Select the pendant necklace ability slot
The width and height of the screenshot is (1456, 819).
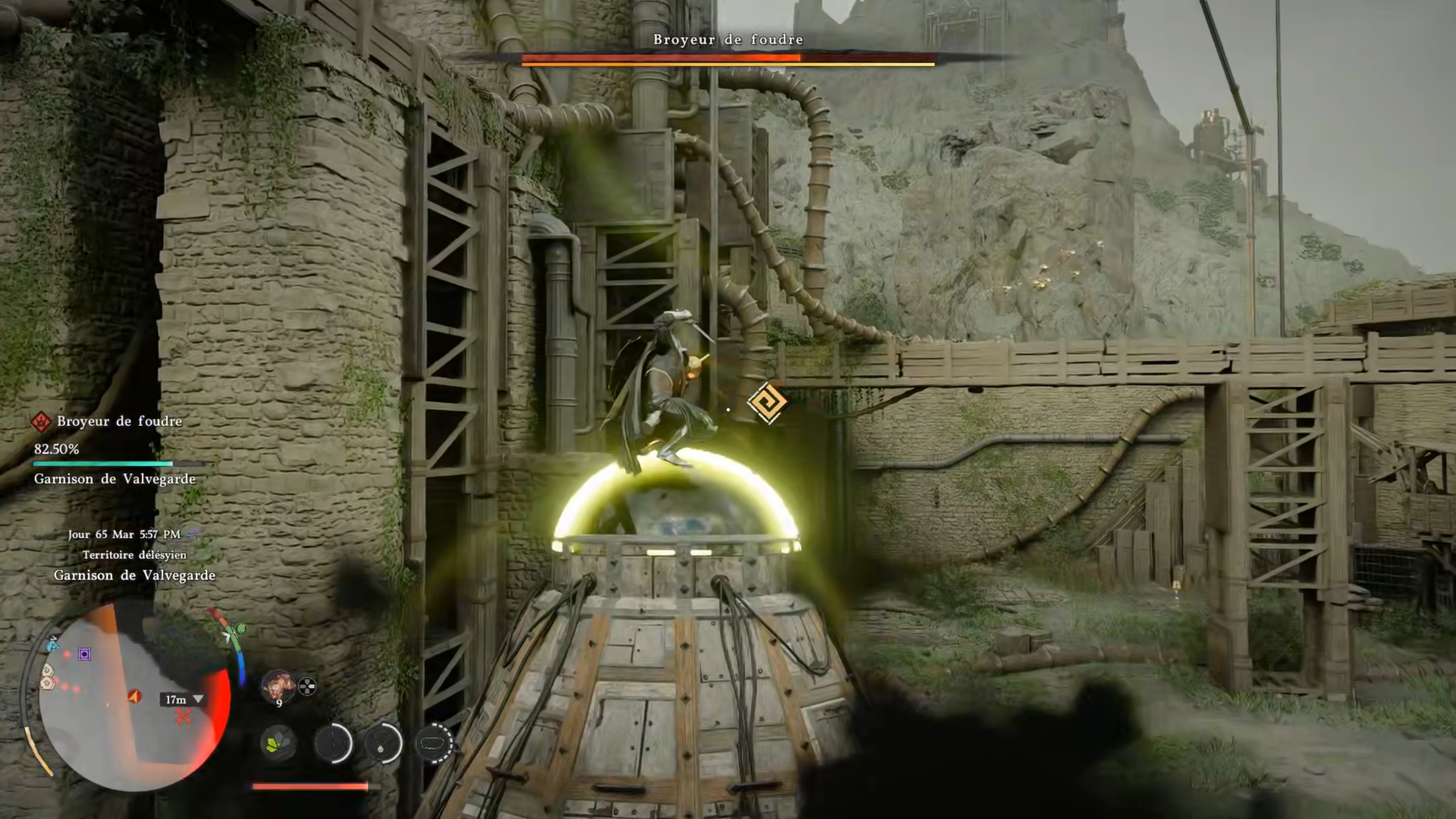coord(383,743)
